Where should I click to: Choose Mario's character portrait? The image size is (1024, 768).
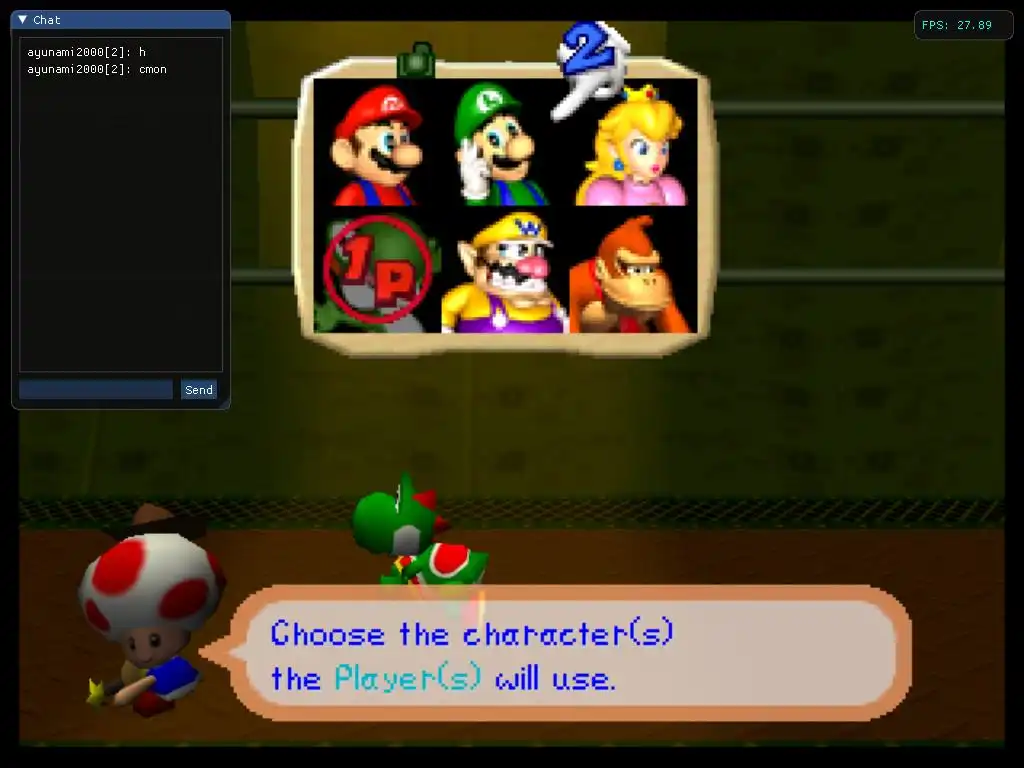(x=377, y=143)
